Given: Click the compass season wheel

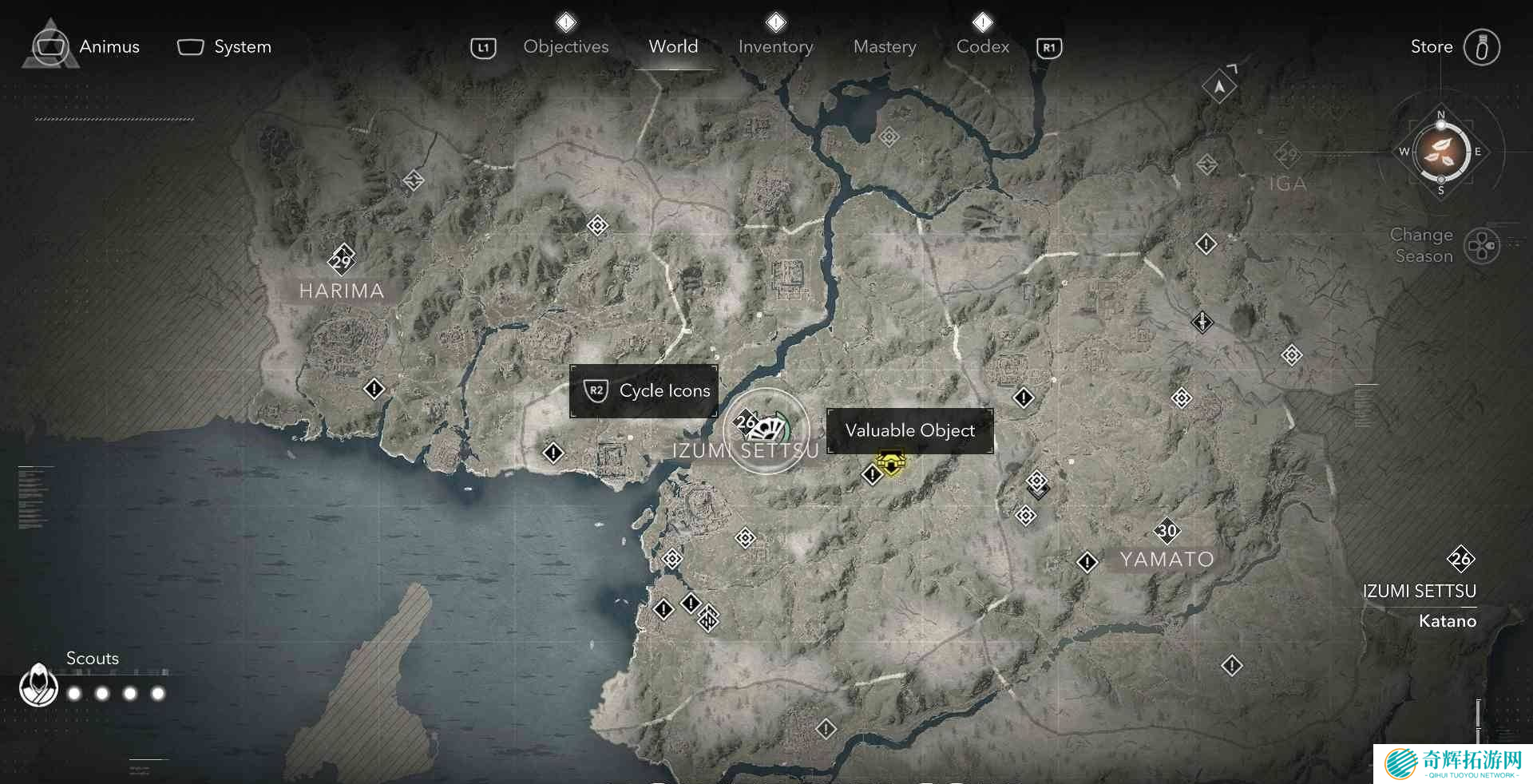Looking at the screenshot, I should click(1440, 152).
